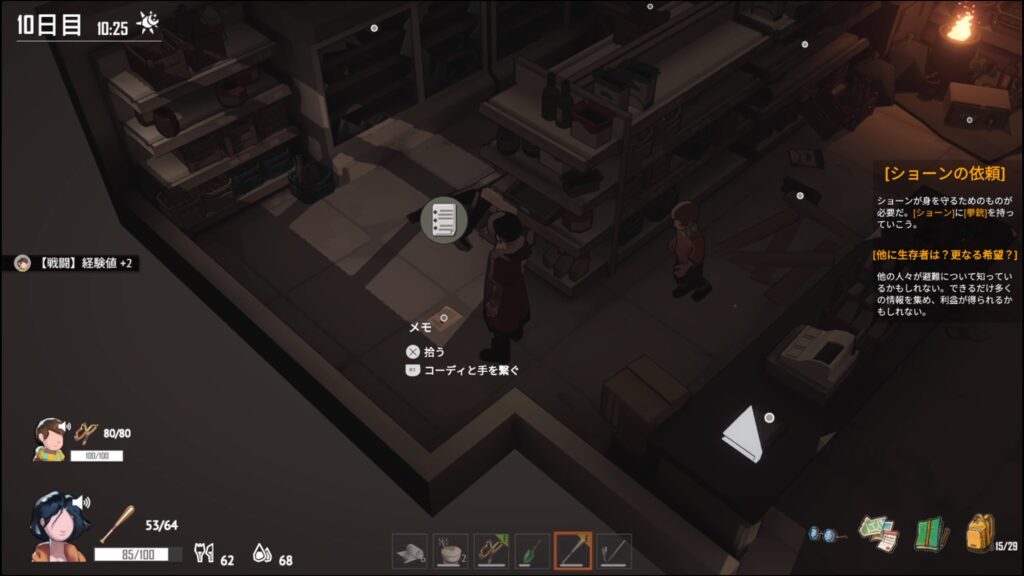Click the blue glasses icon
The width and height of the screenshot is (1024, 576).
[x=824, y=534]
